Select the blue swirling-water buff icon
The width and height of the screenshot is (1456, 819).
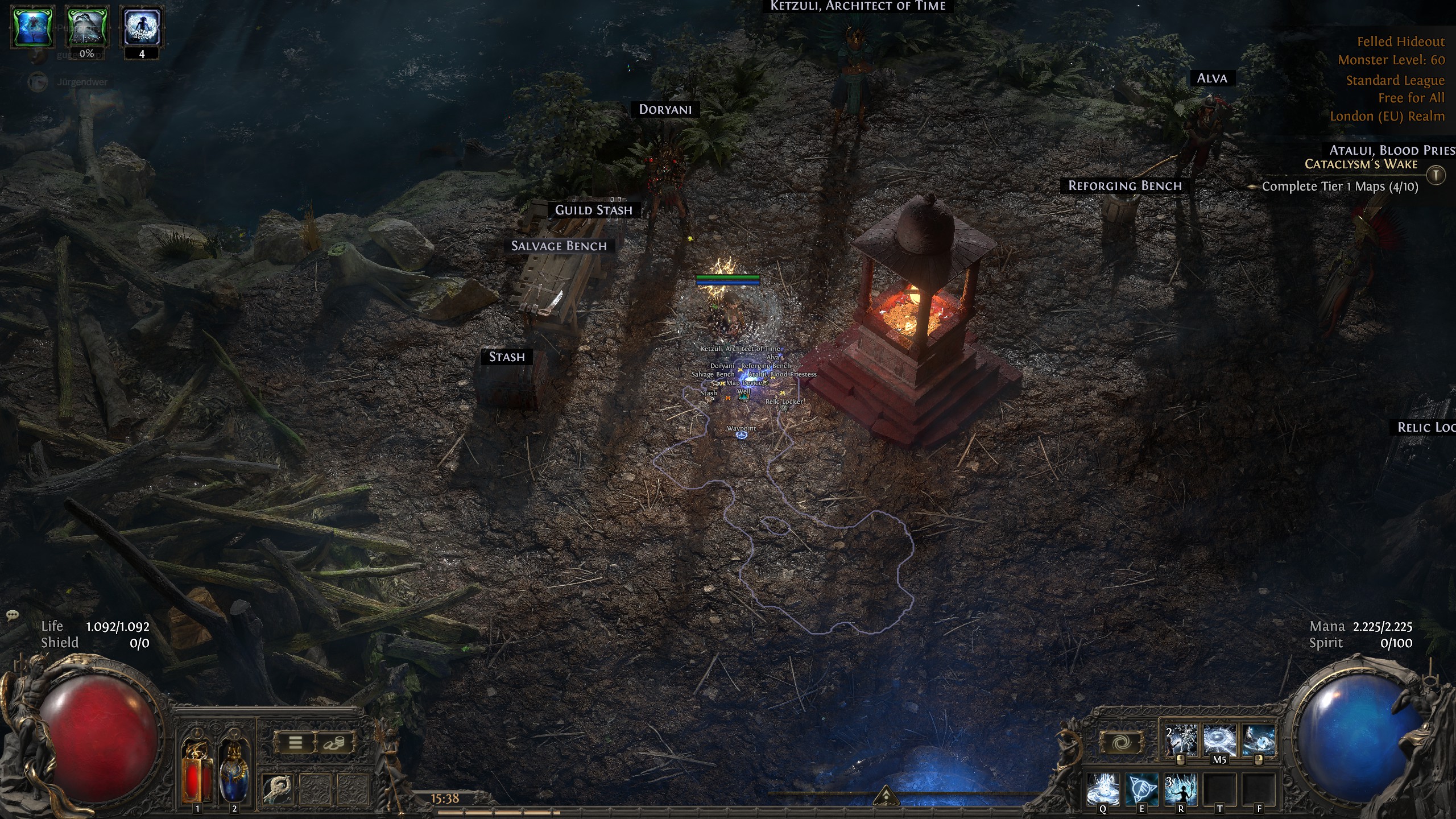[33, 26]
